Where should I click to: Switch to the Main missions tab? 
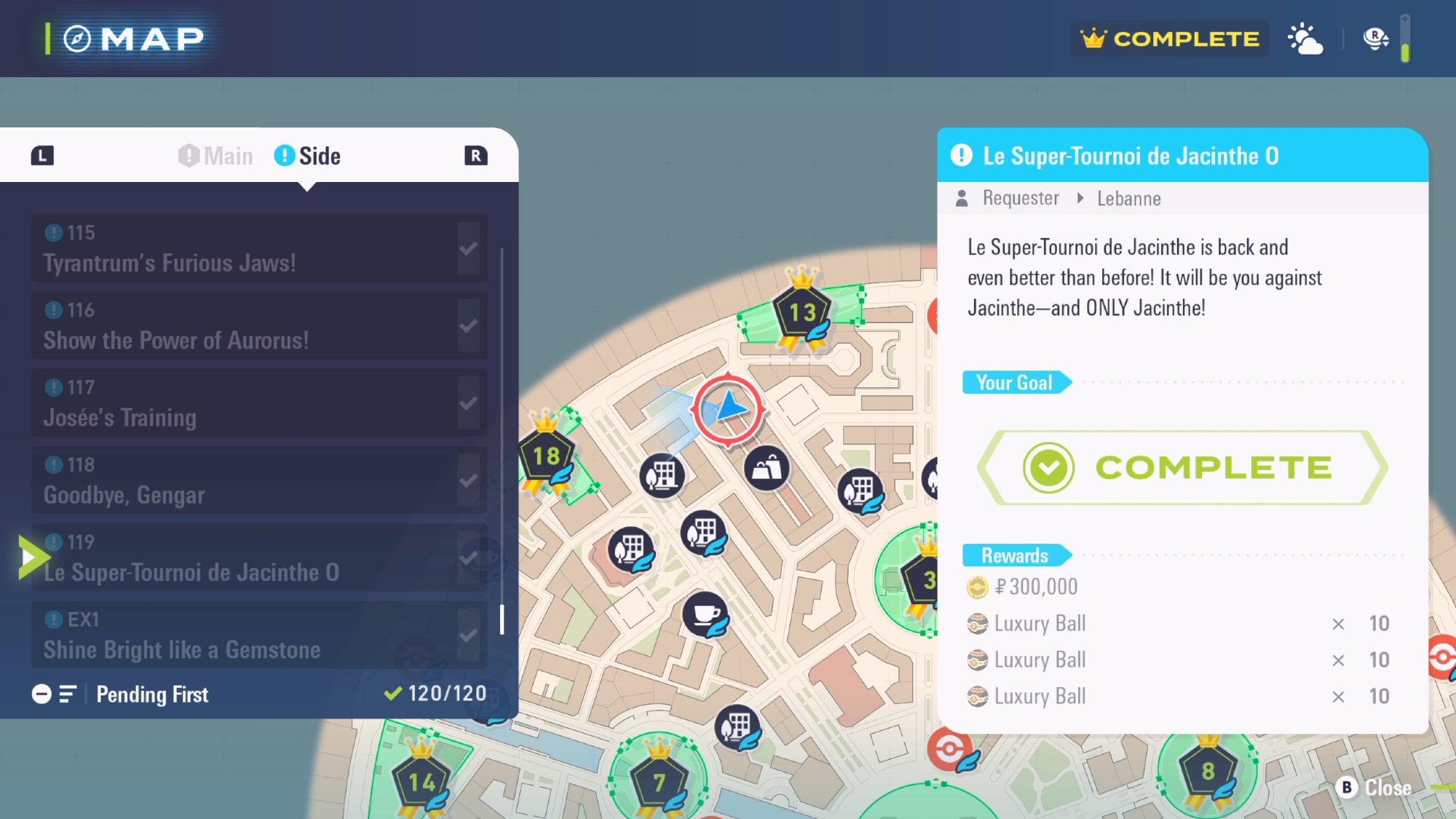(217, 156)
